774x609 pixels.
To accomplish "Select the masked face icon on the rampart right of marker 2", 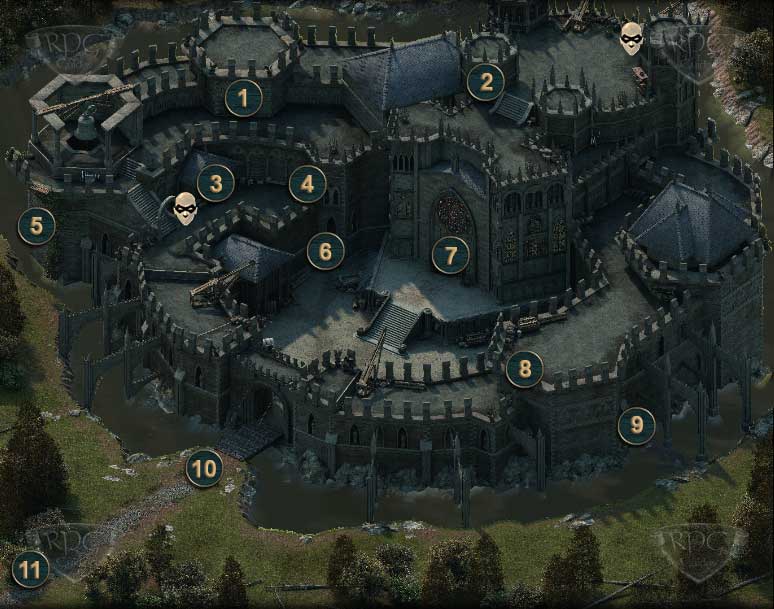I will click(631, 37).
